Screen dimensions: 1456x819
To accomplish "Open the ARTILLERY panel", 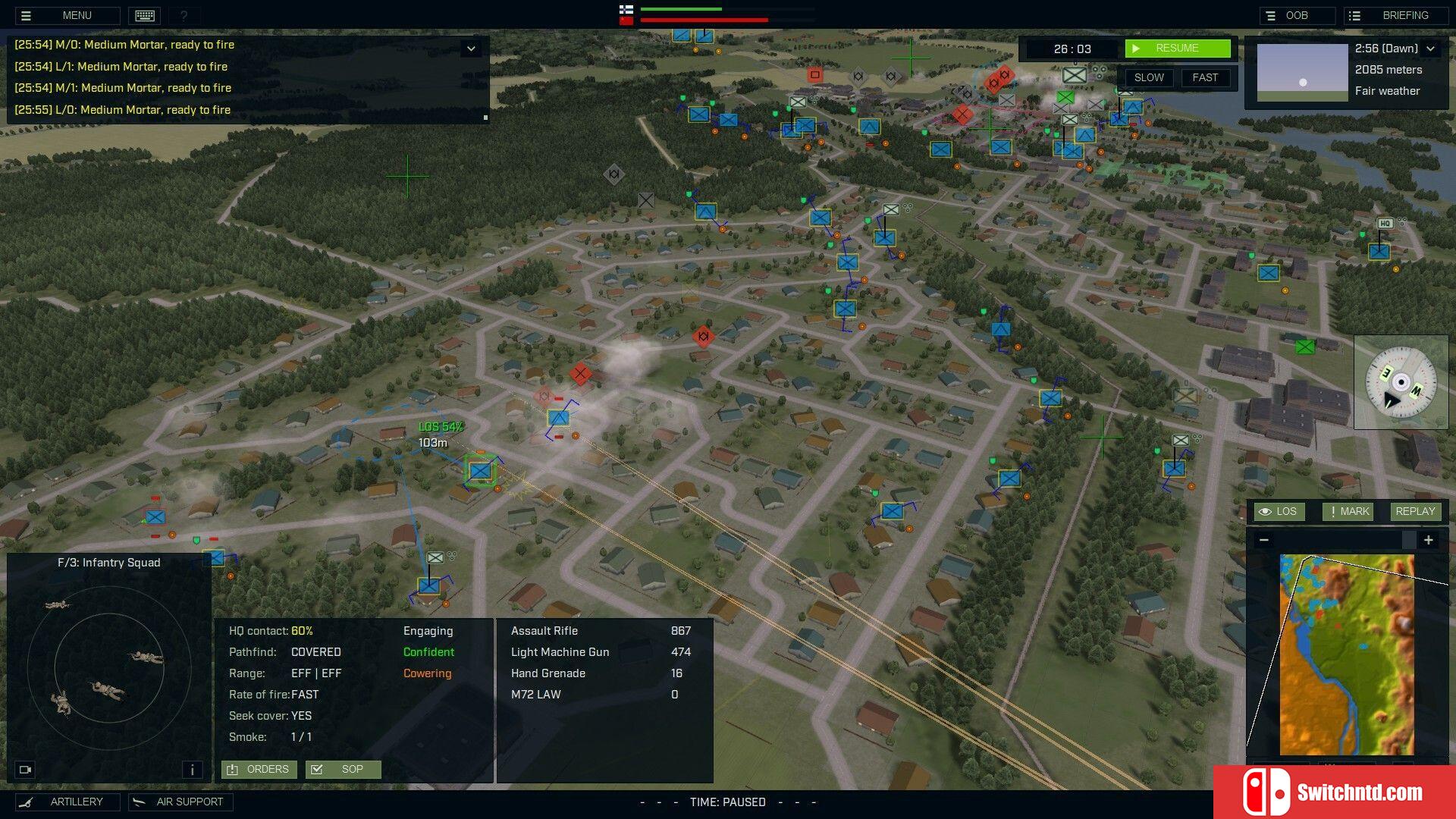I will click(x=67, y=802).
